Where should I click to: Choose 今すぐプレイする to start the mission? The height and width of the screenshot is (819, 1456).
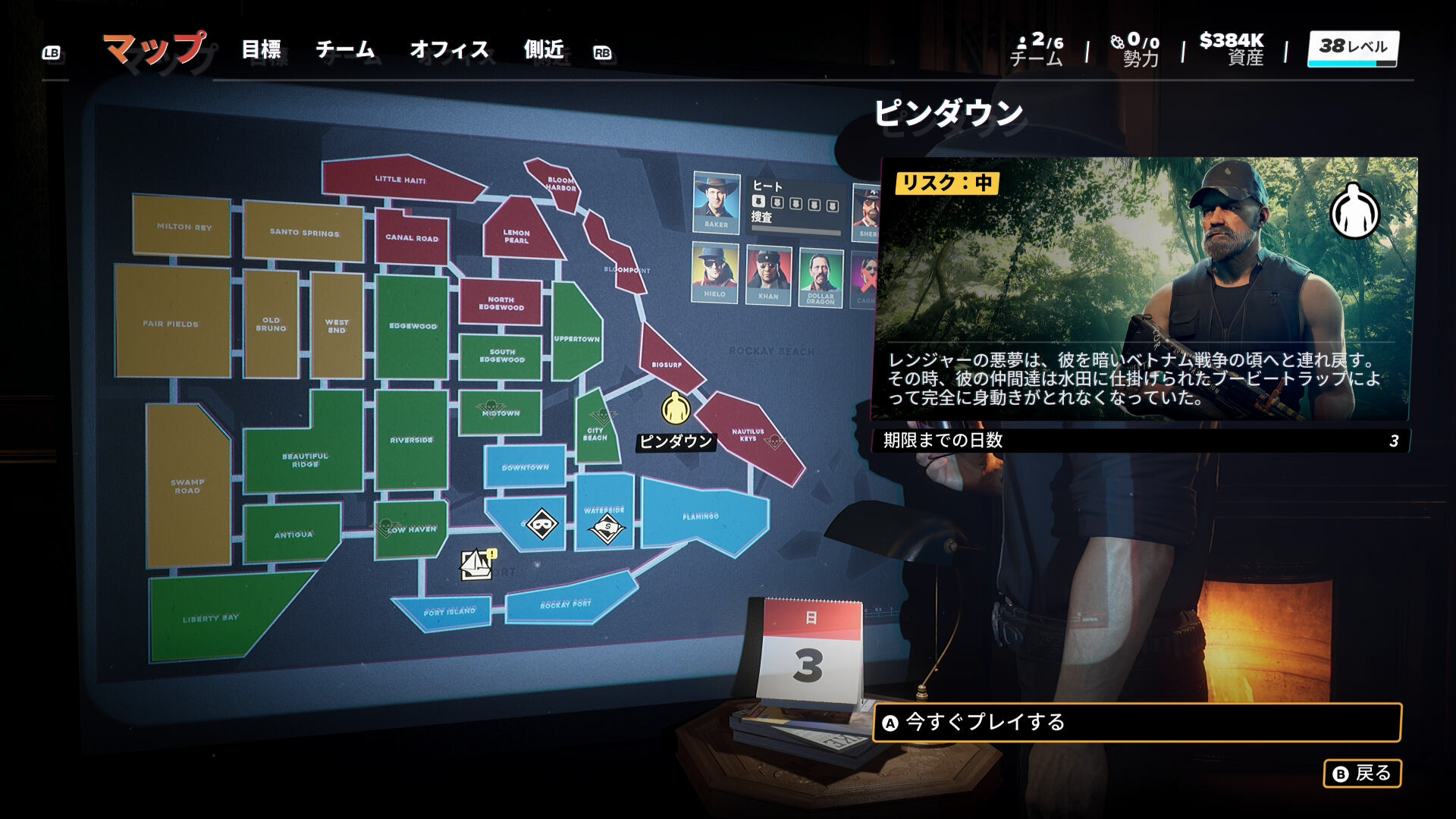tap(1136, 723)
